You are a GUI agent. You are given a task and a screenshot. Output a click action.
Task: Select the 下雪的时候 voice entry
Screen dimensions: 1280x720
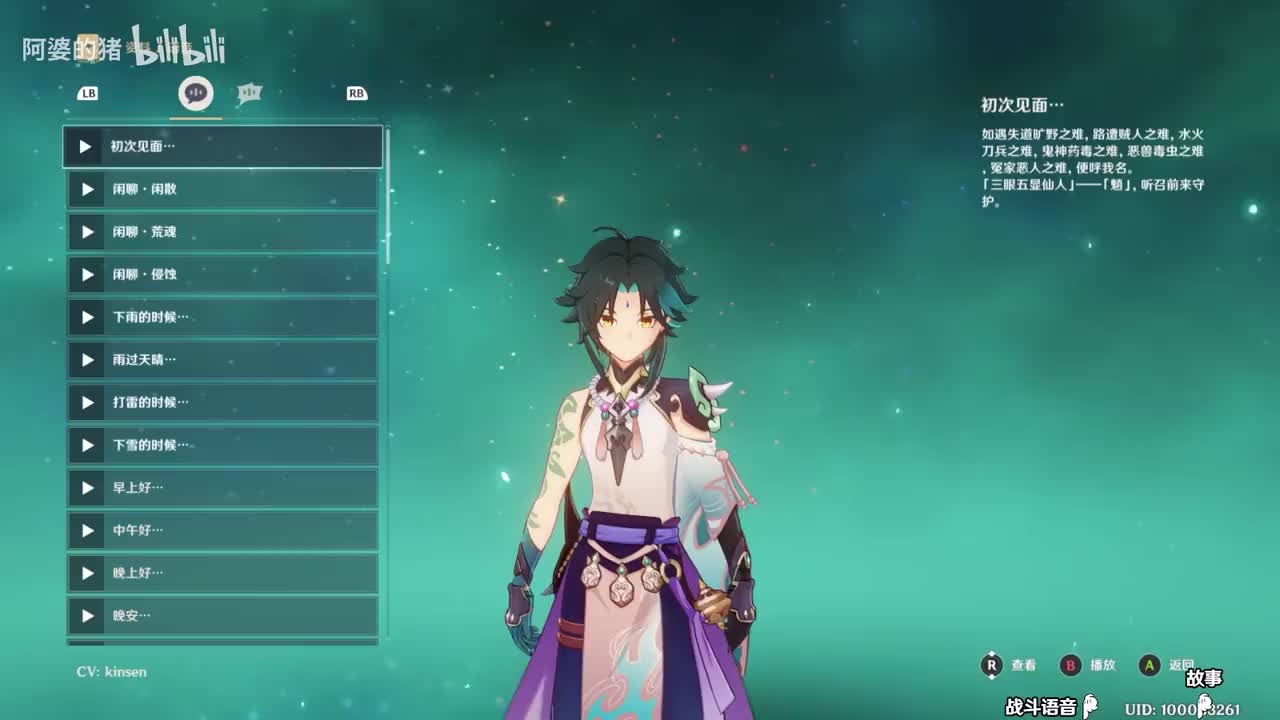pyautogui.click(x=222, y=445)
